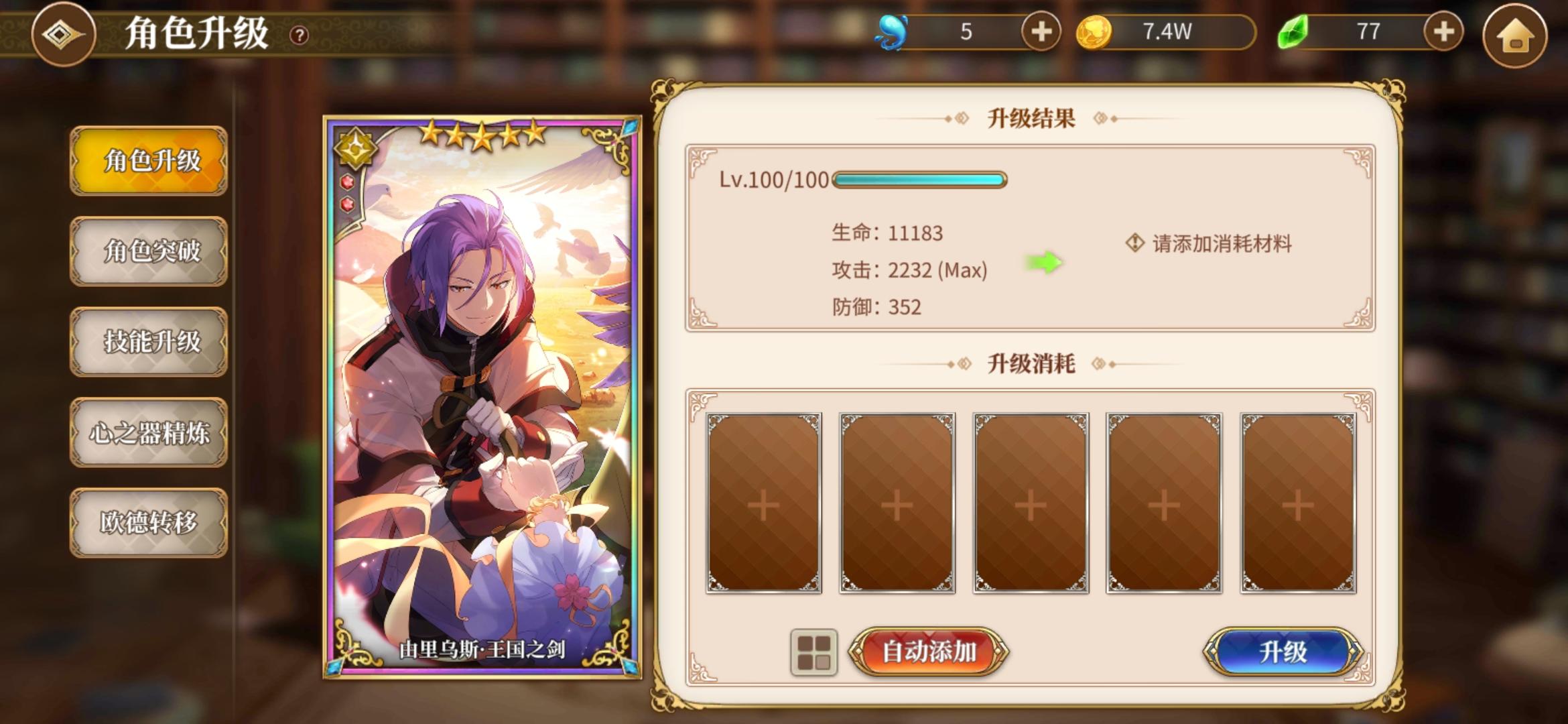Select the 心之器精炼 menu option

pos(149,432)
